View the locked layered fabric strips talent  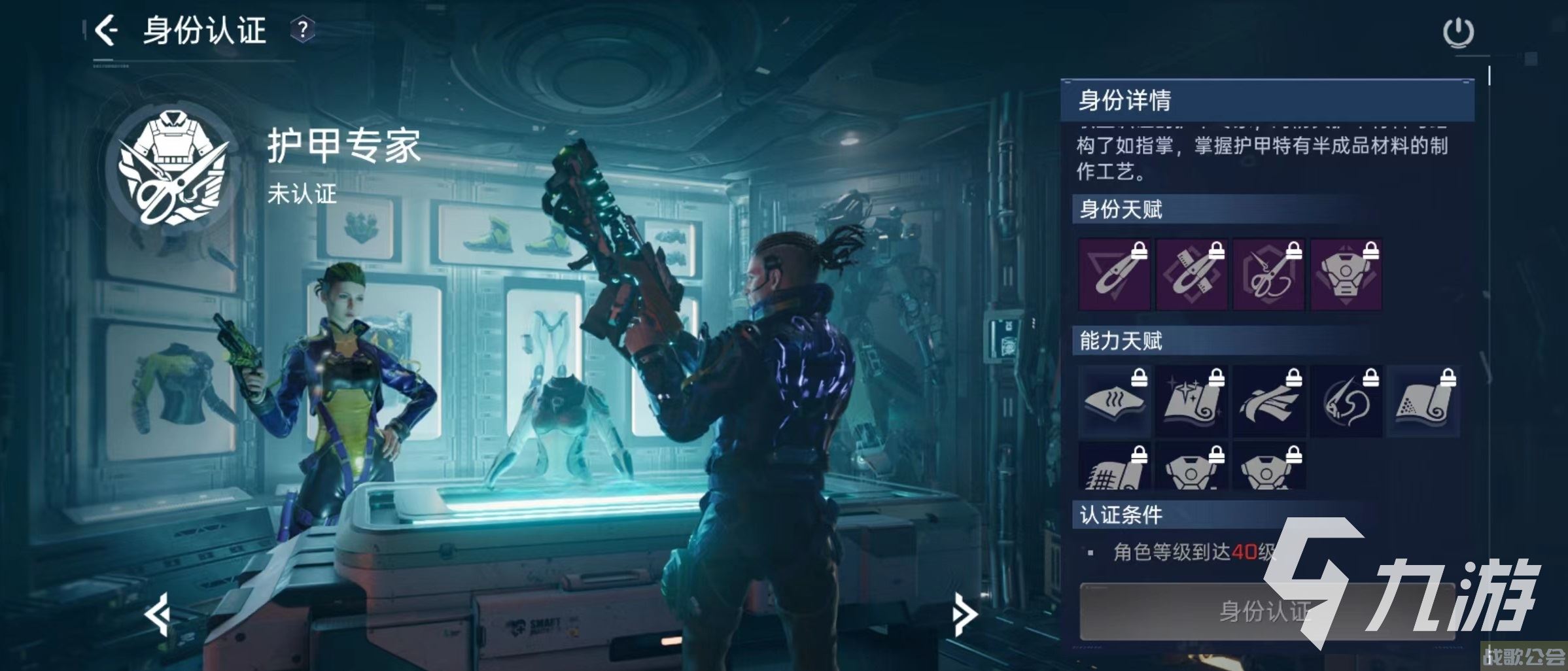pos(1268,401)
